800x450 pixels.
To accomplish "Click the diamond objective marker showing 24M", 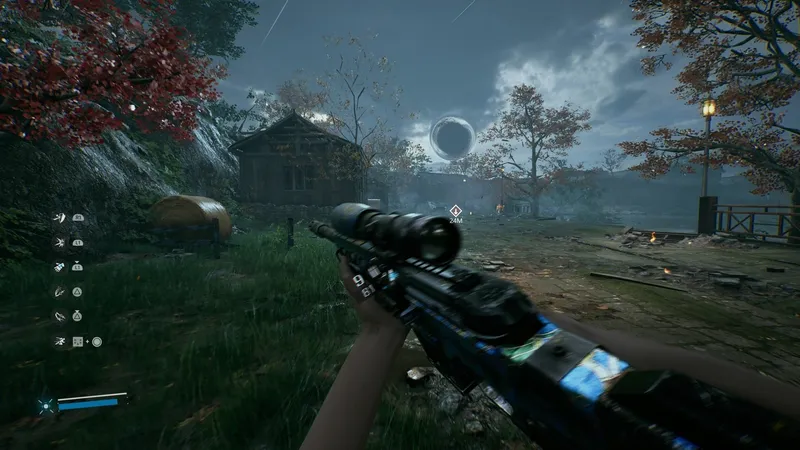I will click(x=455, y=210).
